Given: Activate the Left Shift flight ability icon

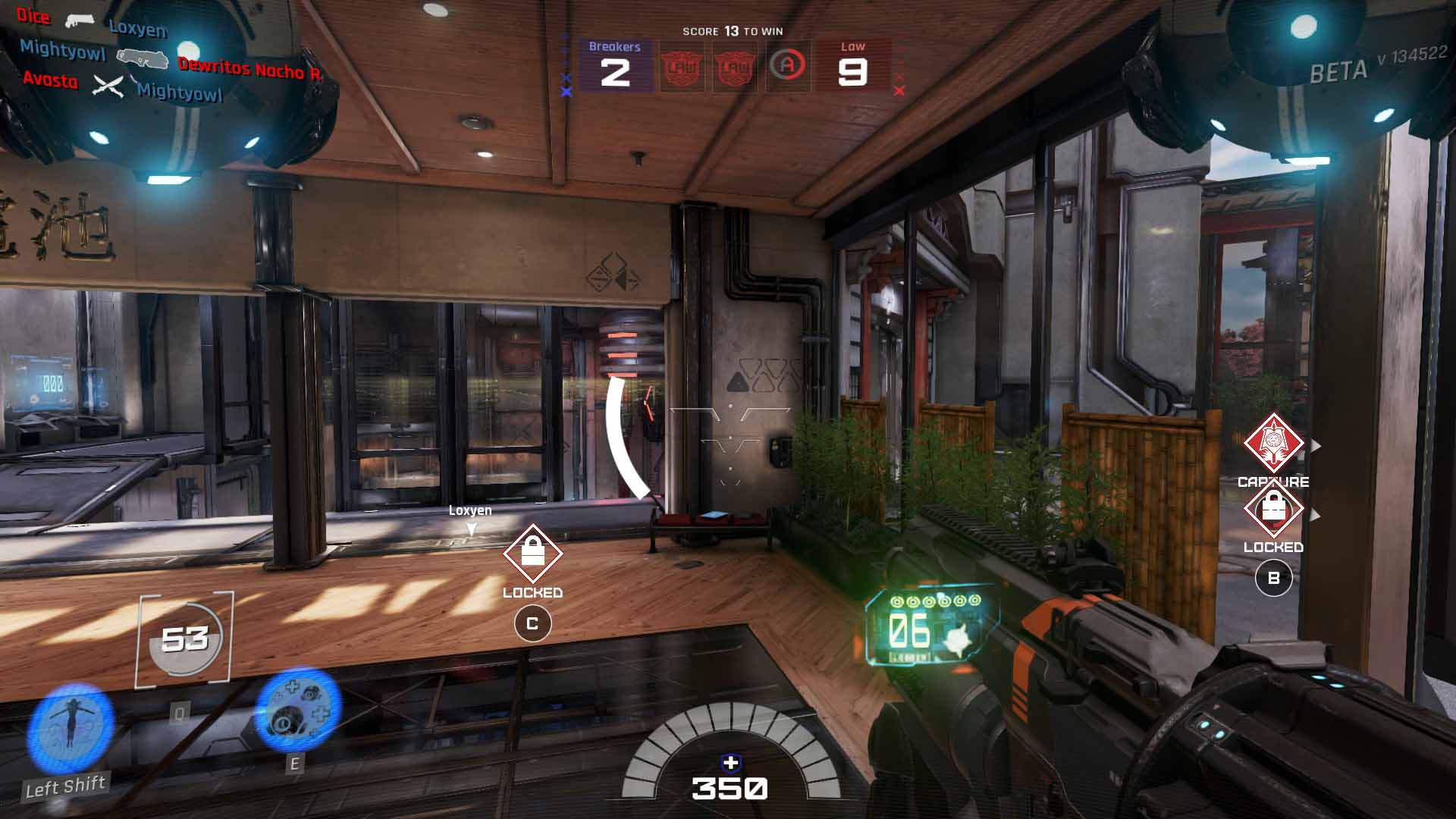Looking at the screenshot, I should (x=70, y=729).
